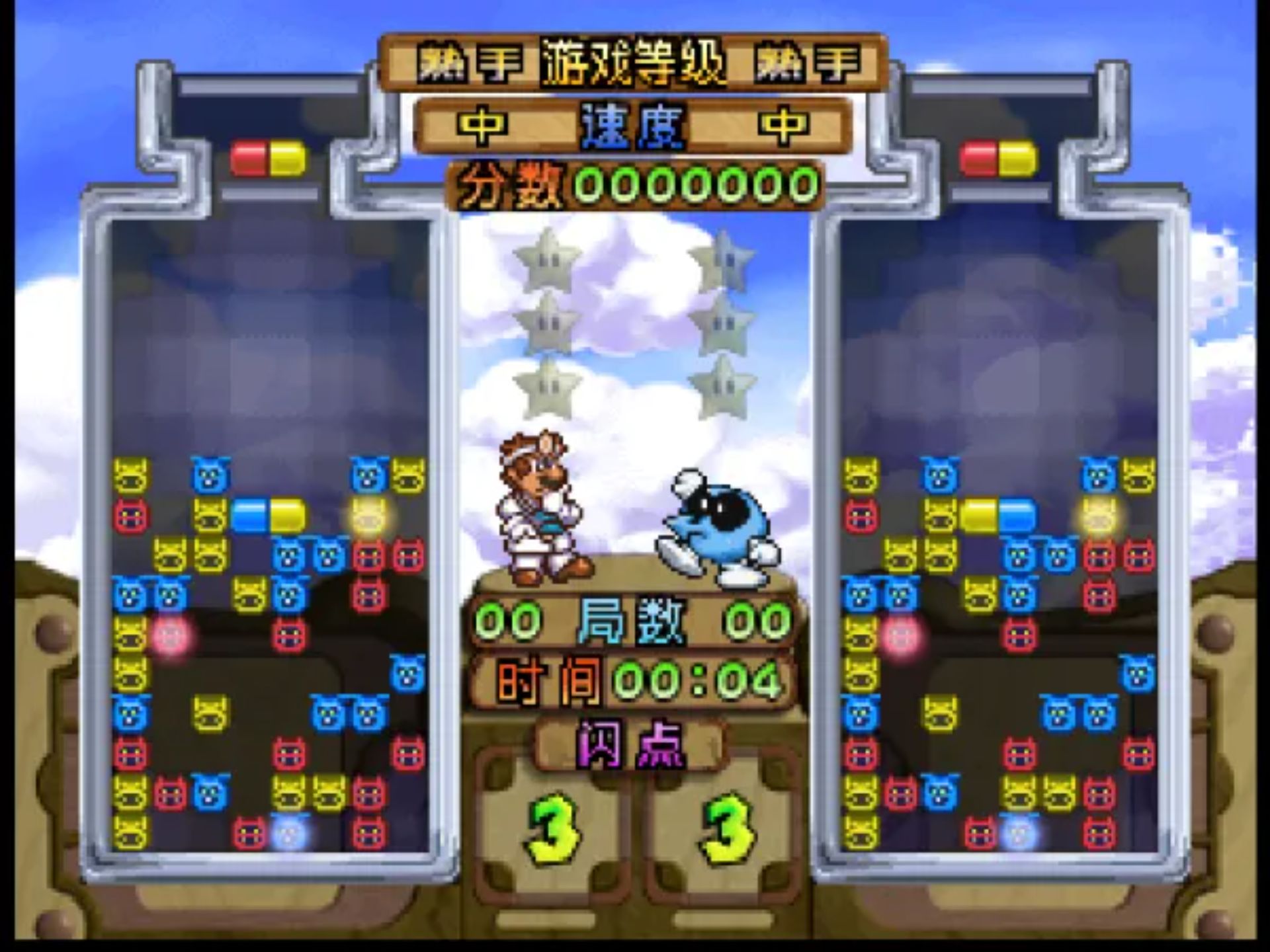
Task: Click the red-yellow capsule above the left bottle
Action: click(267, 159)
